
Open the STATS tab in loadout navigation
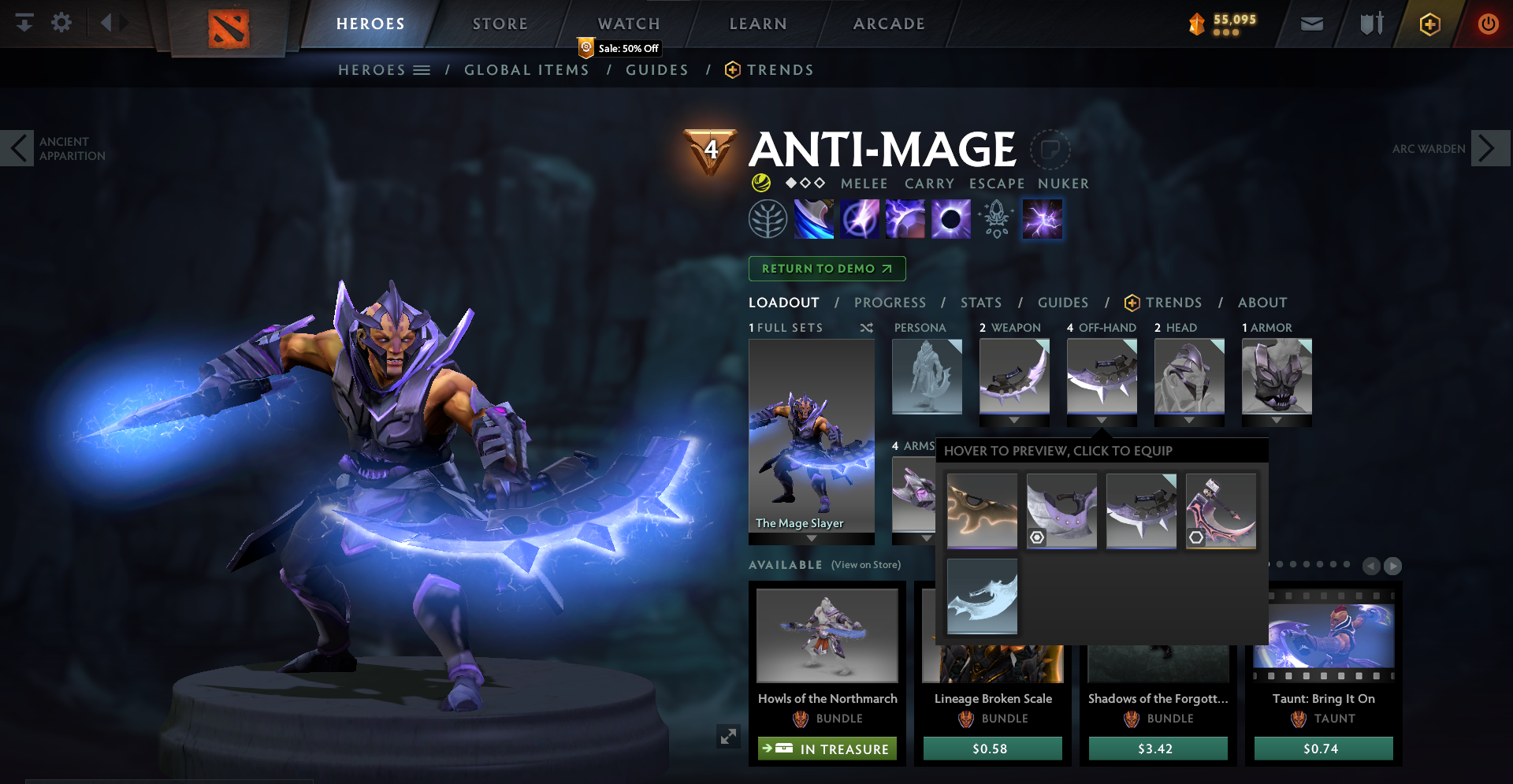click(x=980, y=303)
